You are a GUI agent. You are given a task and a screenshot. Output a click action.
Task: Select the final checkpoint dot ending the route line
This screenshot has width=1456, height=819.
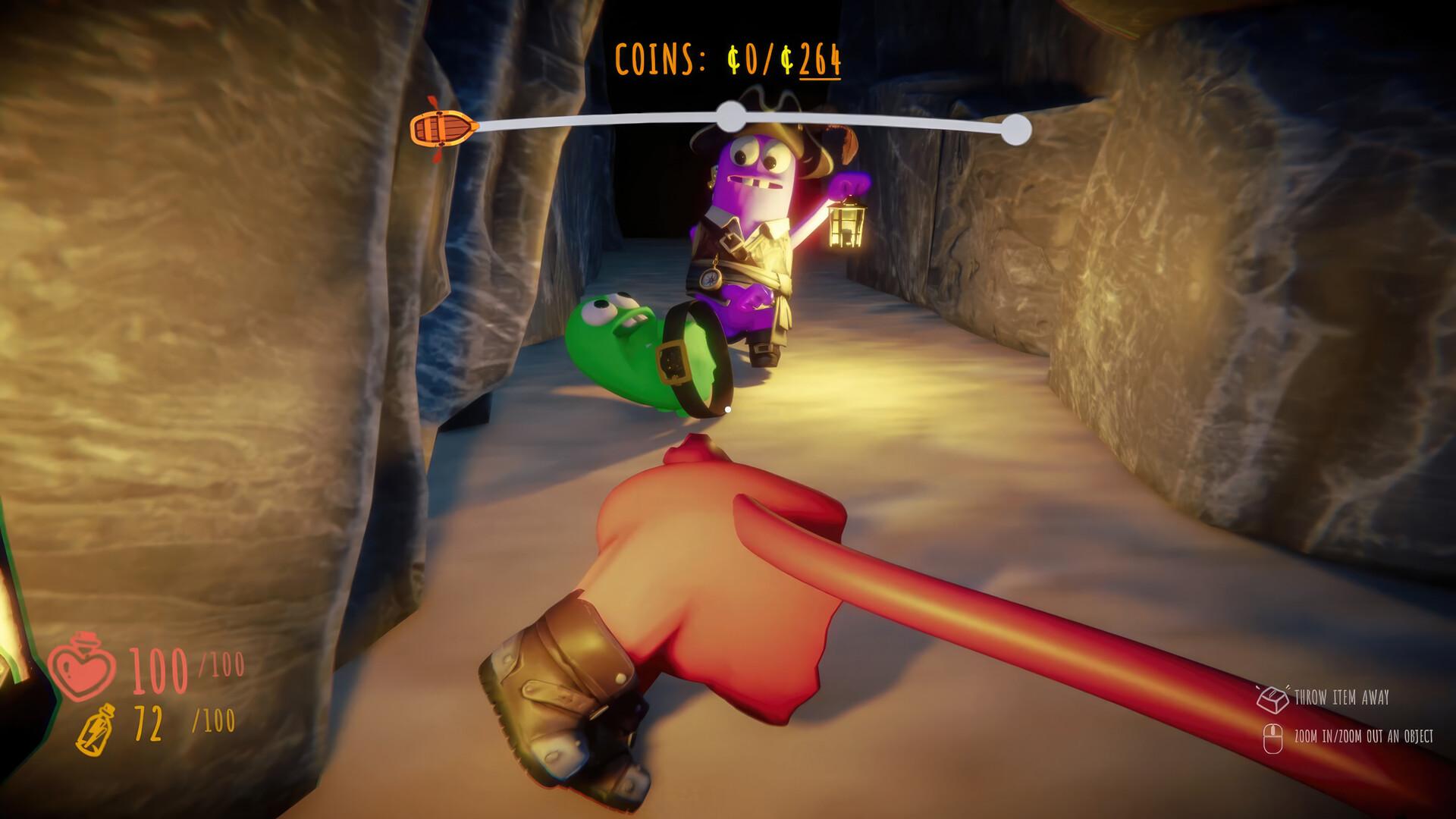coord(1016,130)
